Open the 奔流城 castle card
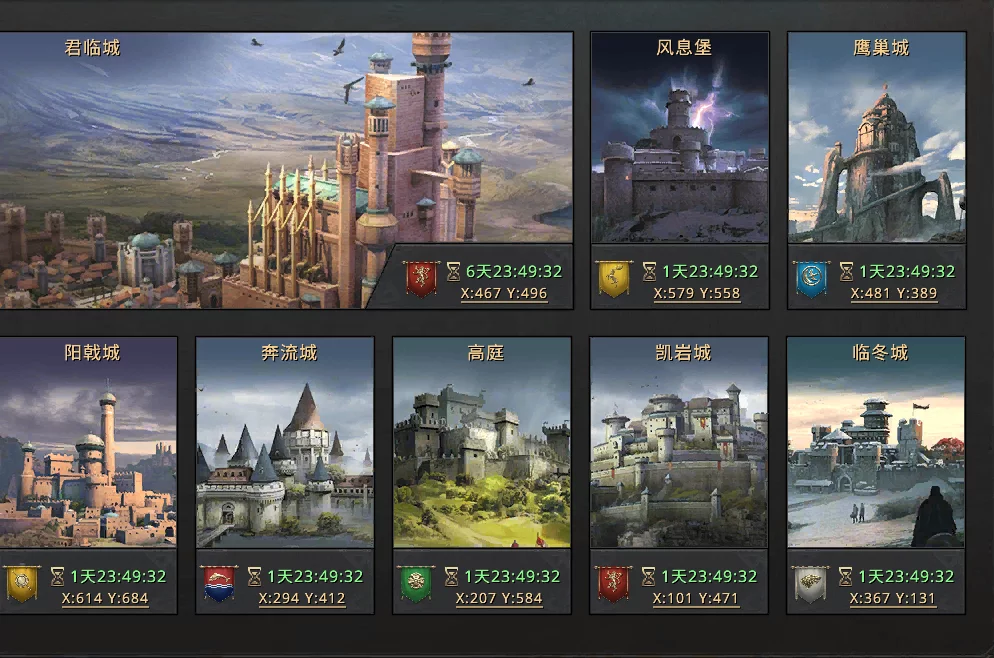 [285, 445]
